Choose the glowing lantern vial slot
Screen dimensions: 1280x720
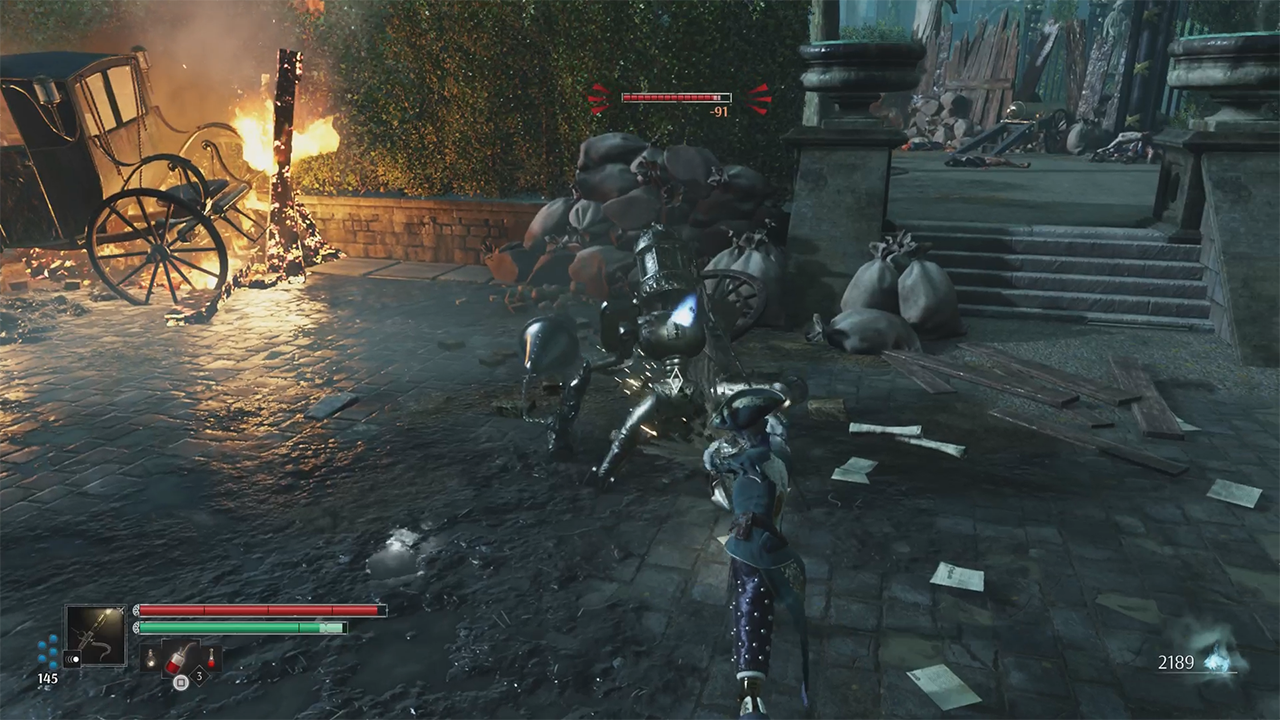150,657
